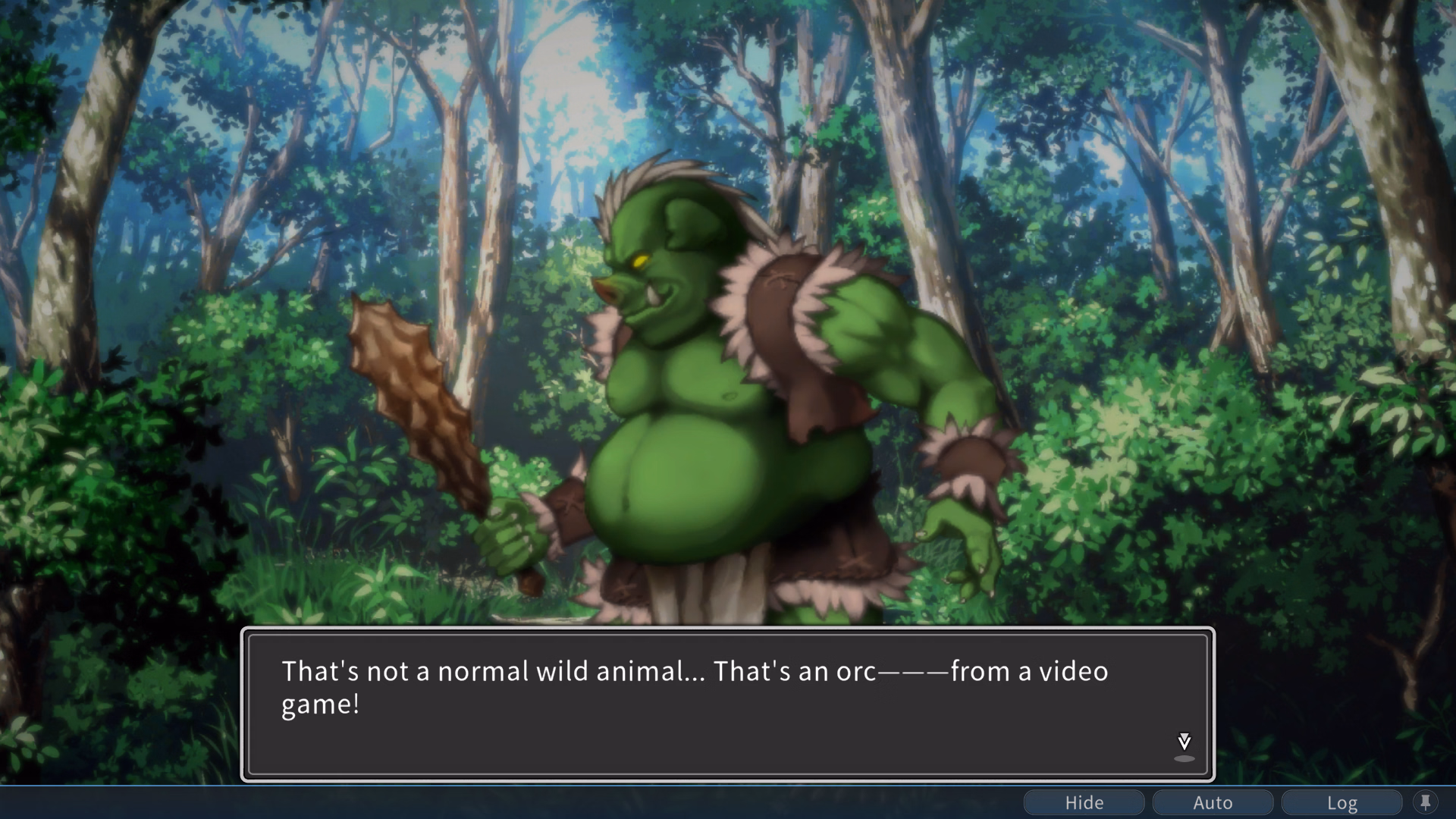
Task: Select the pushpin icon in bottom right corner
Action: [x=1427, y=802]
